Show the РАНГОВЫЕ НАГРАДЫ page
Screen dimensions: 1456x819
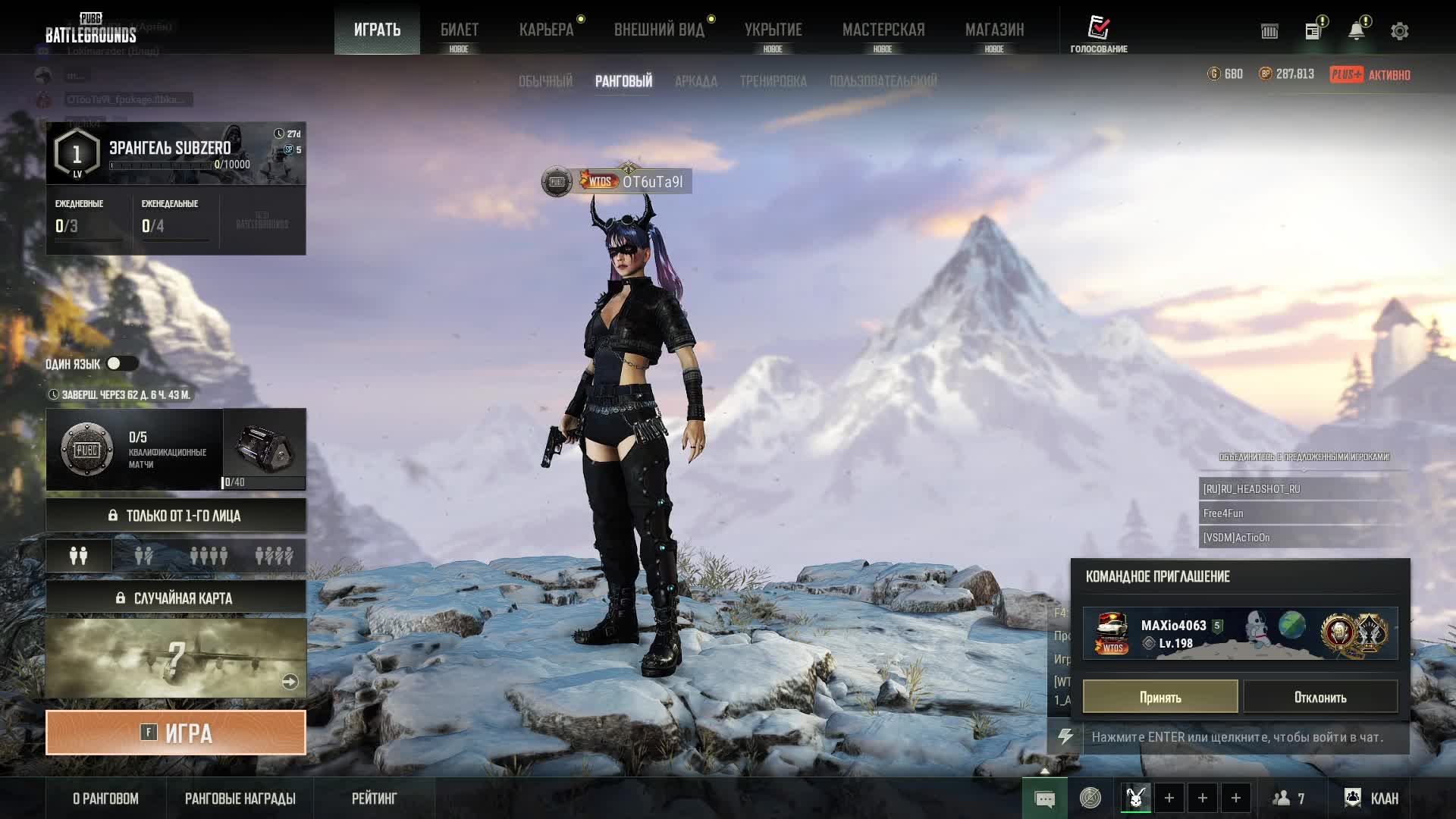tap(240, 799)
